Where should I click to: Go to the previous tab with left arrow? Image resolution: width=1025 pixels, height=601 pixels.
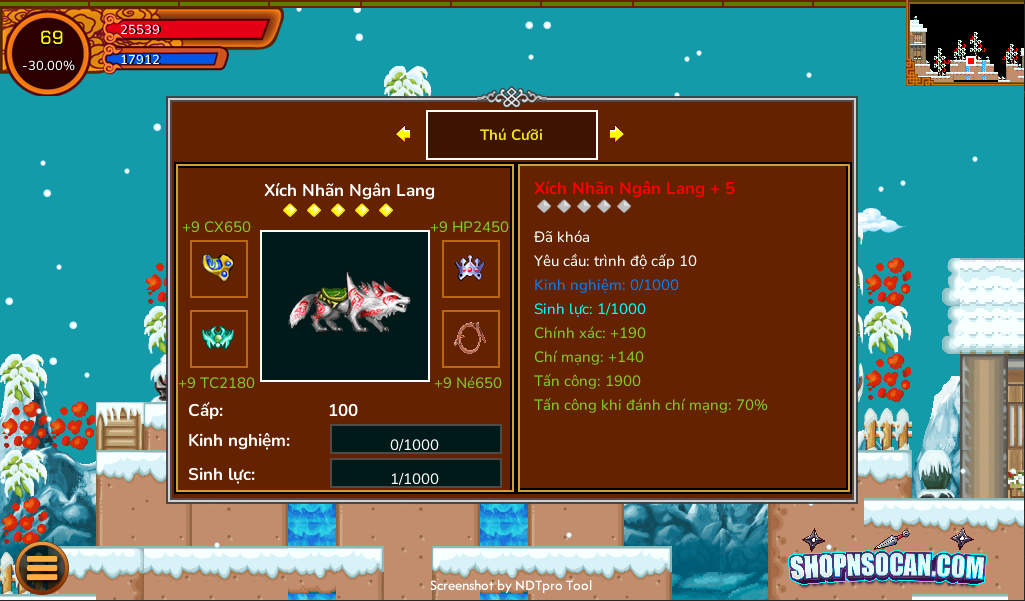[x=403, y=134]
